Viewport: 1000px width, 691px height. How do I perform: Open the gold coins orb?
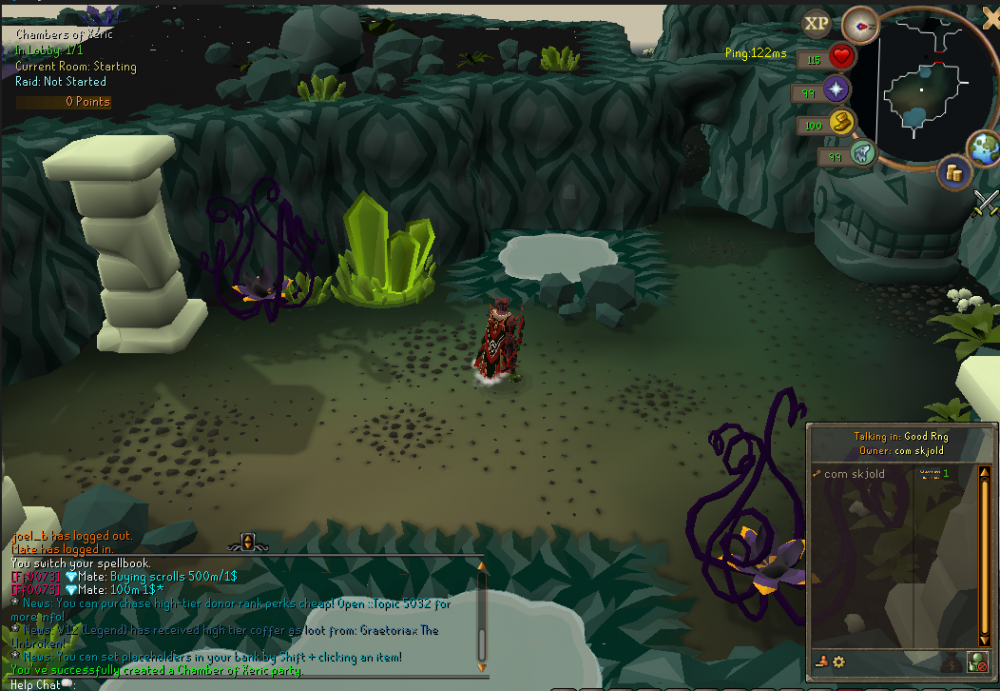(x=954, y=173)
